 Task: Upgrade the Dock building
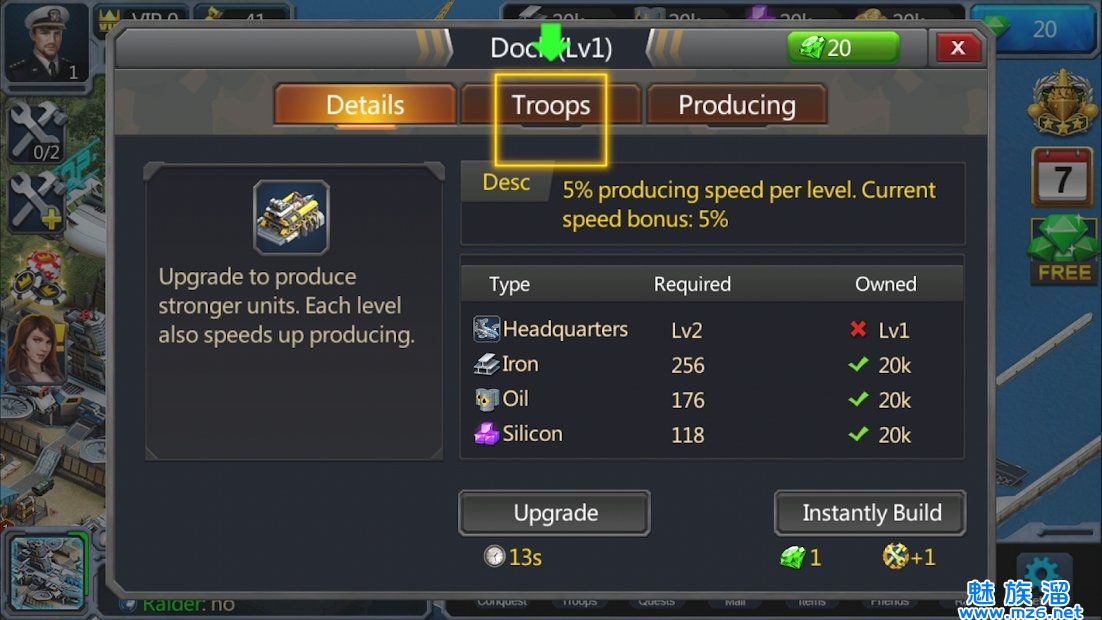tap(555, 513)
